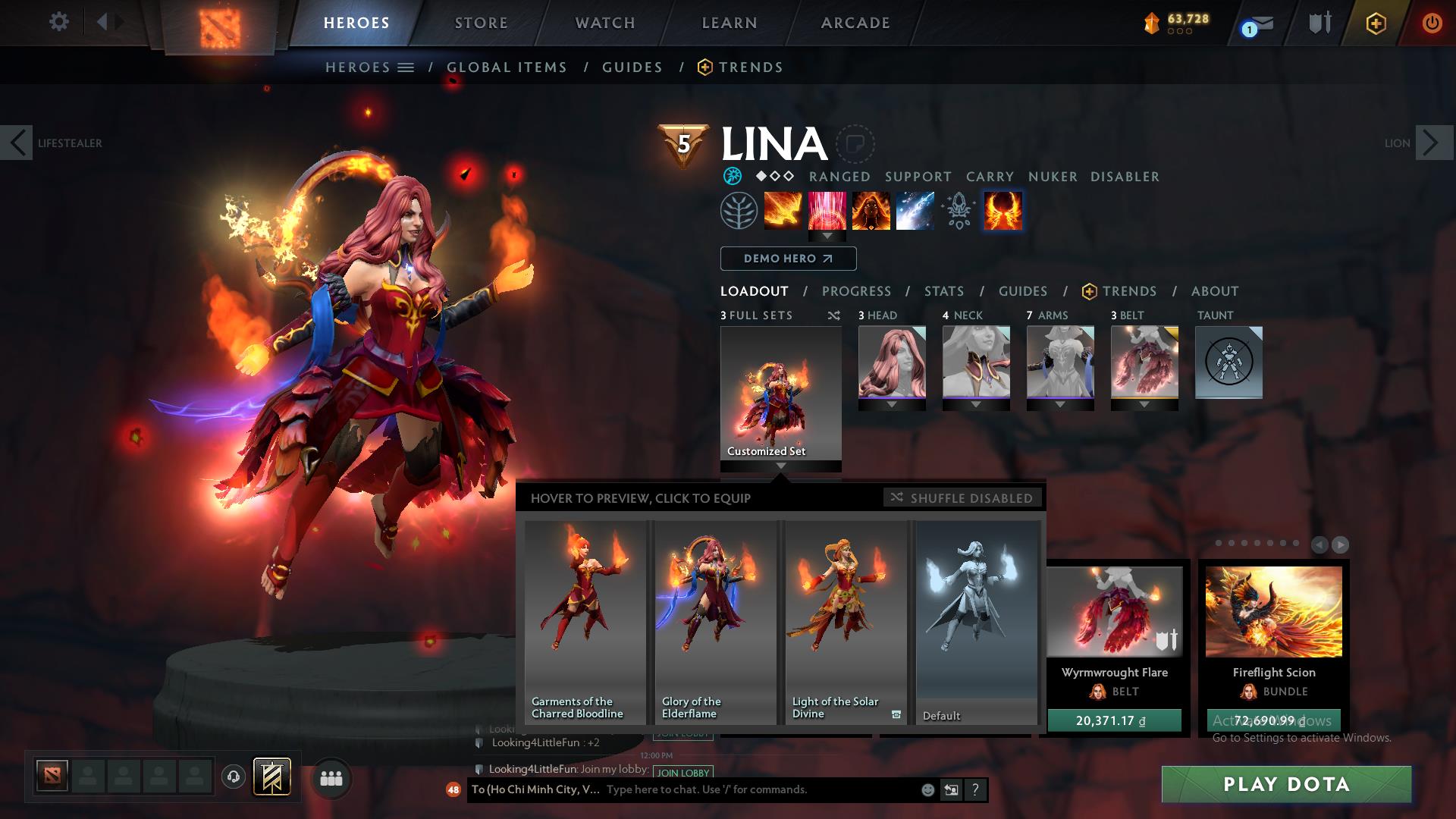Select the Dragon Slave ability icon
This screenshot has height=819, width=1456.
point(783,211)
